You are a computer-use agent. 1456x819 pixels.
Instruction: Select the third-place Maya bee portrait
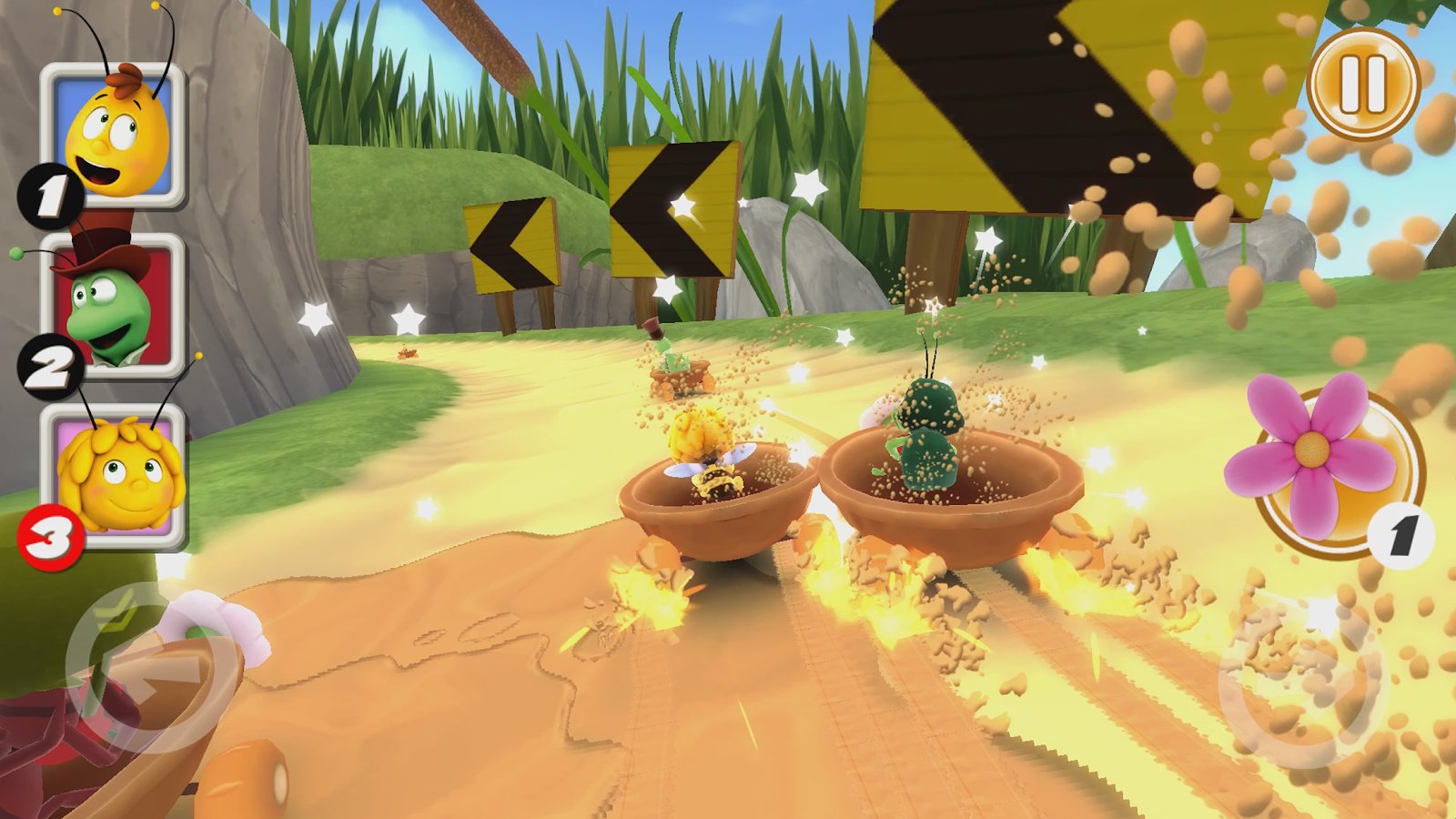116,475
